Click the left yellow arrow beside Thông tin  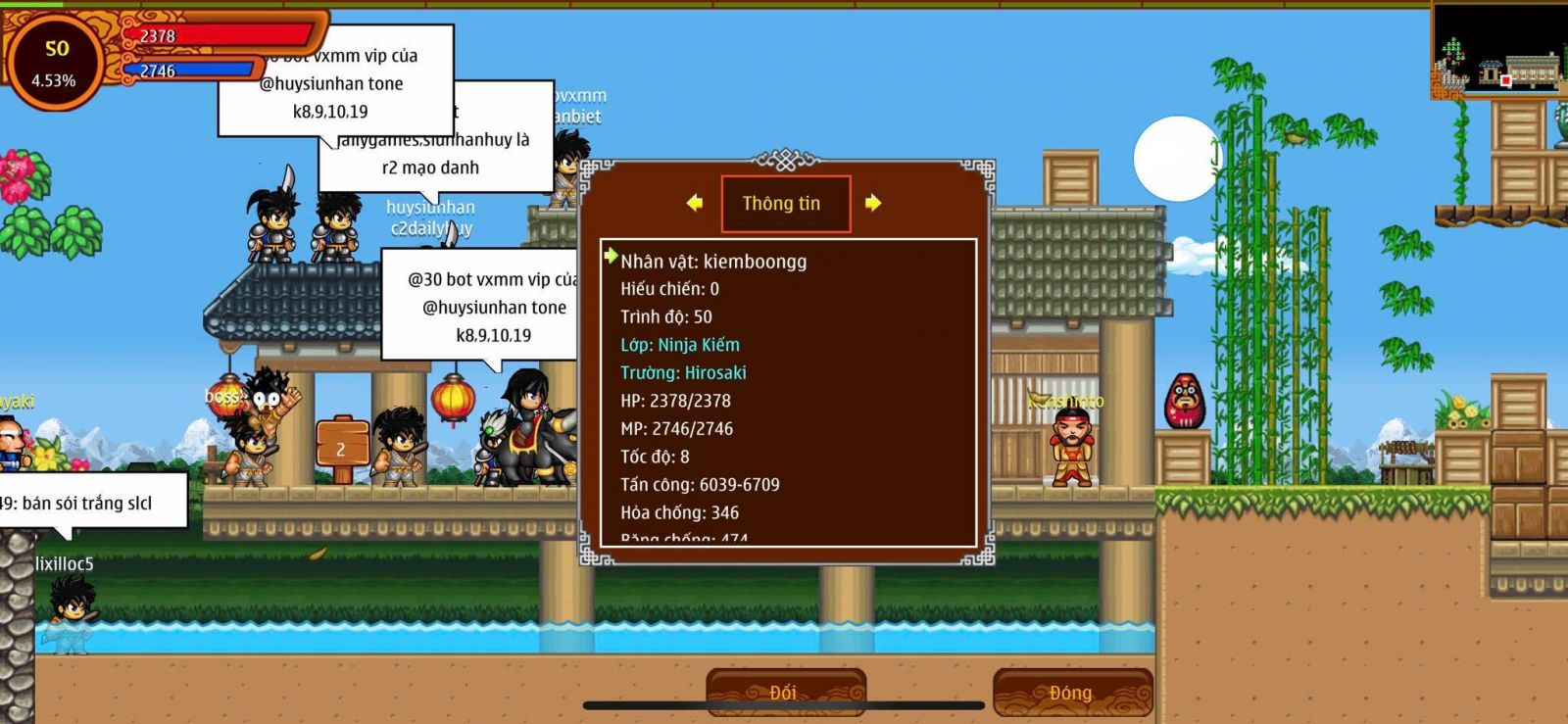[x=695, y=203]
